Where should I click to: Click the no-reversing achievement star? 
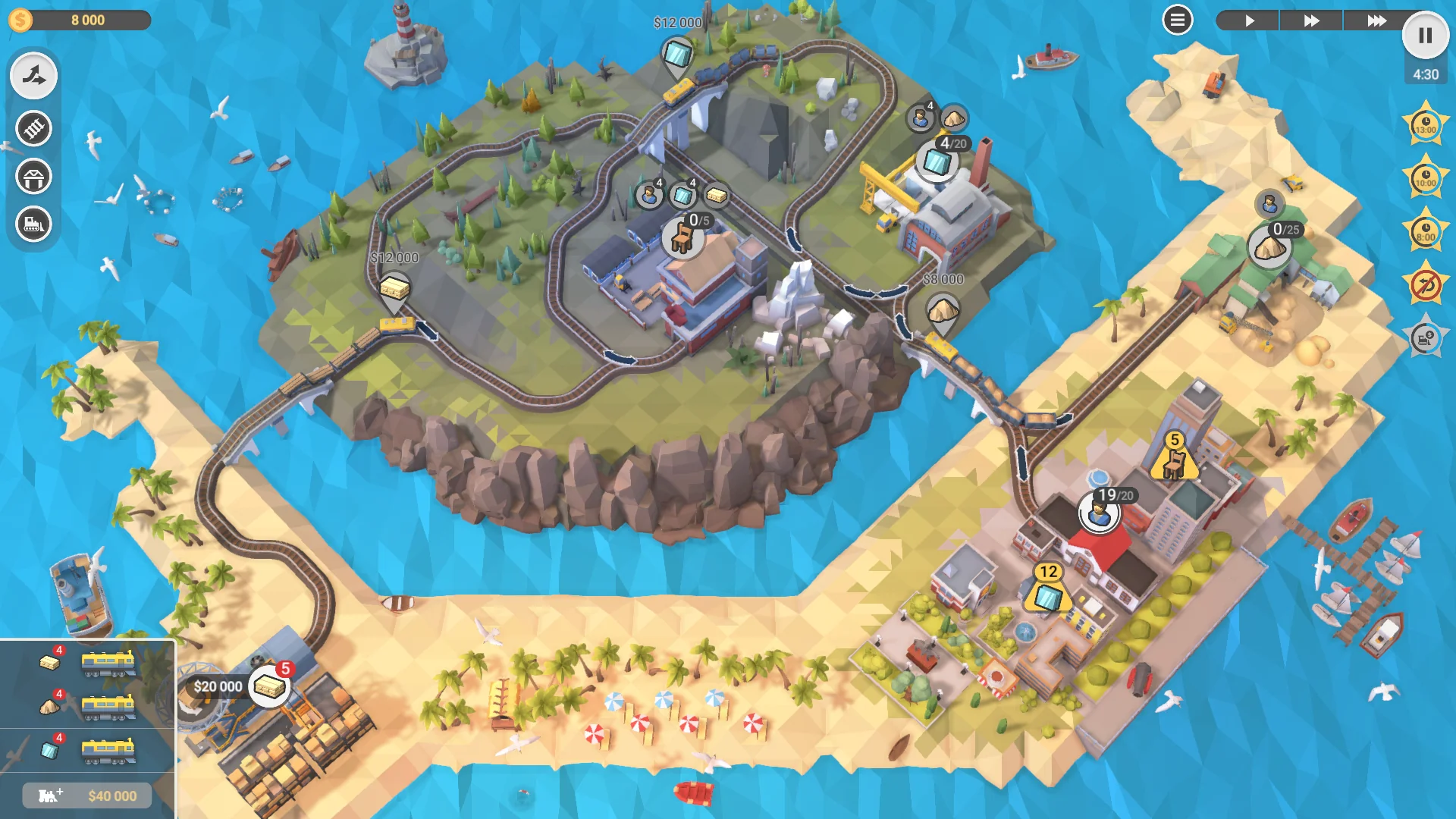click(x=1424, y=284)
